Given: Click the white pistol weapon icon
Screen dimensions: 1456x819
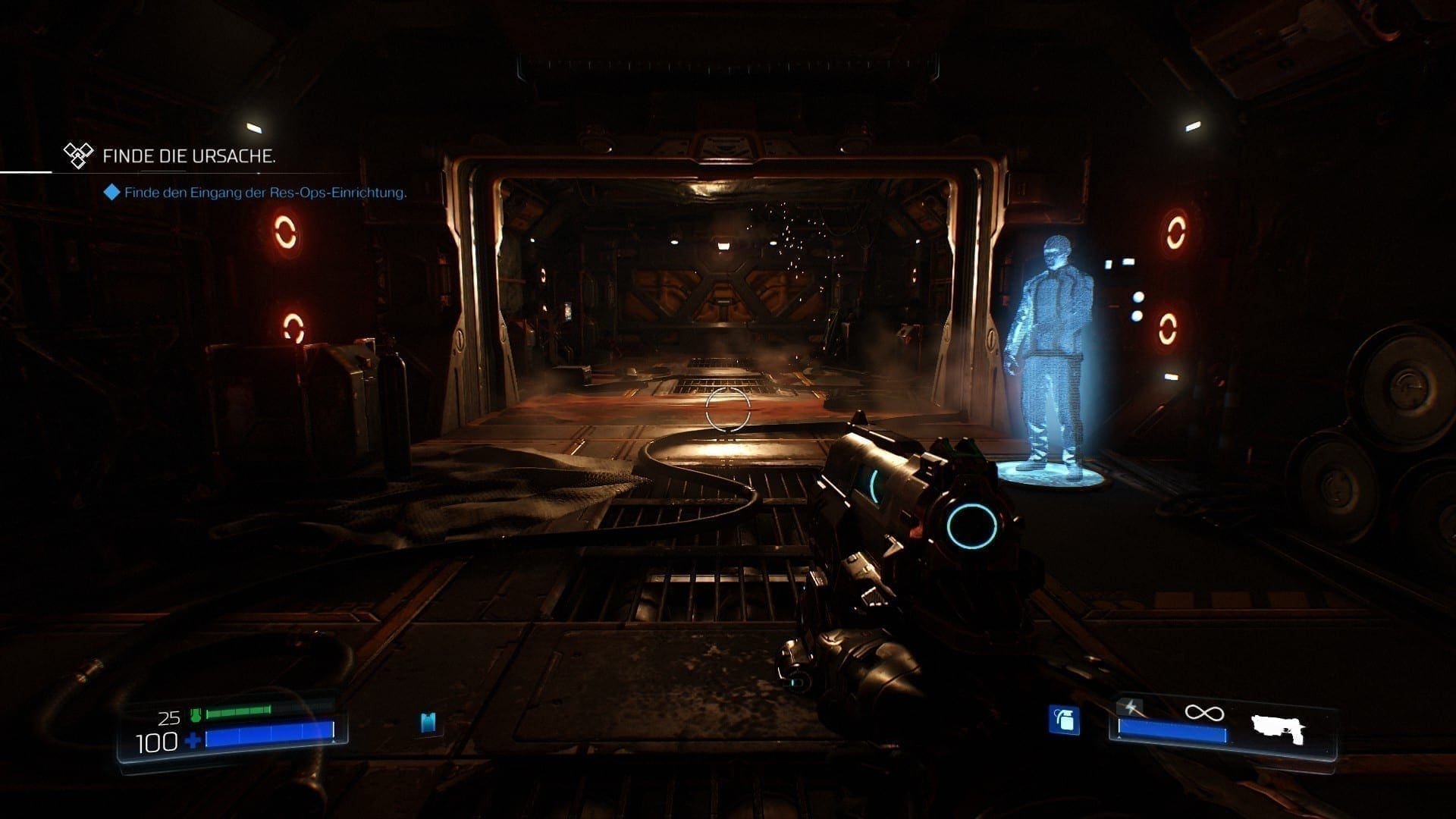Looking at the screenshot, I should [x=1278, y=730].
